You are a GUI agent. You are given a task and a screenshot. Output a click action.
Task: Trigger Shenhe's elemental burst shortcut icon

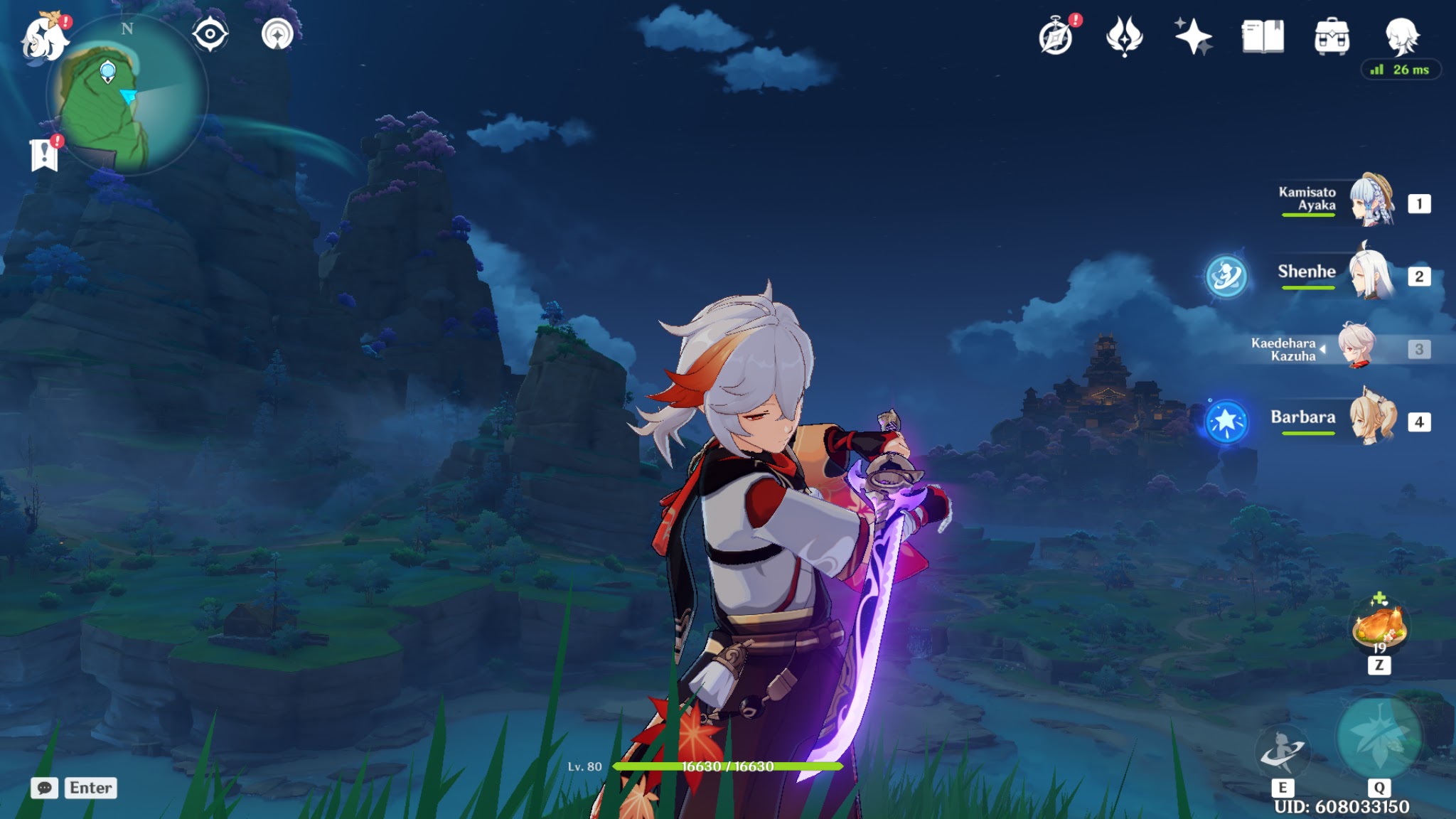1226,276
